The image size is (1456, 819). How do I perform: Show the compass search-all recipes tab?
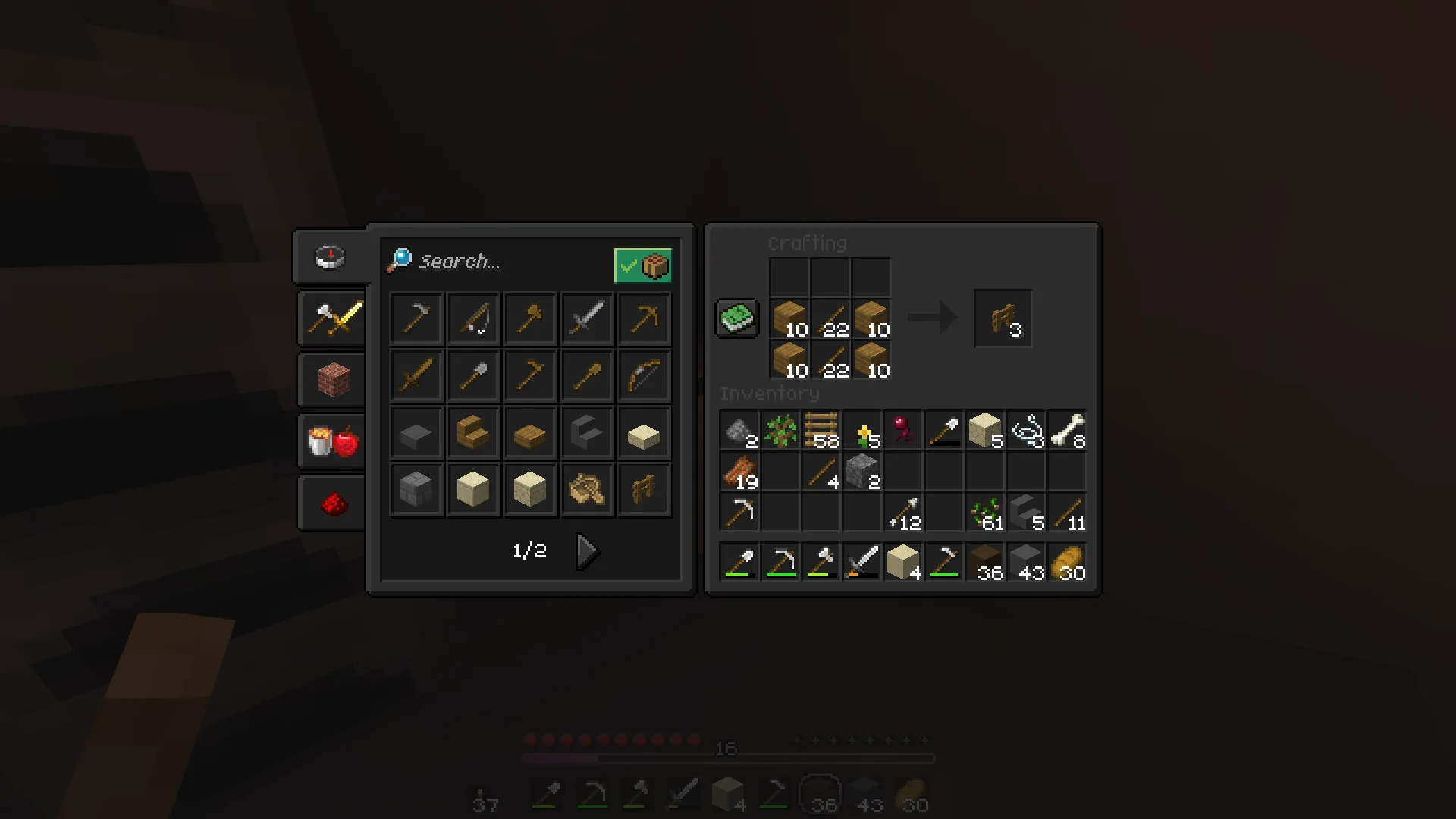[x=330, y=257]
